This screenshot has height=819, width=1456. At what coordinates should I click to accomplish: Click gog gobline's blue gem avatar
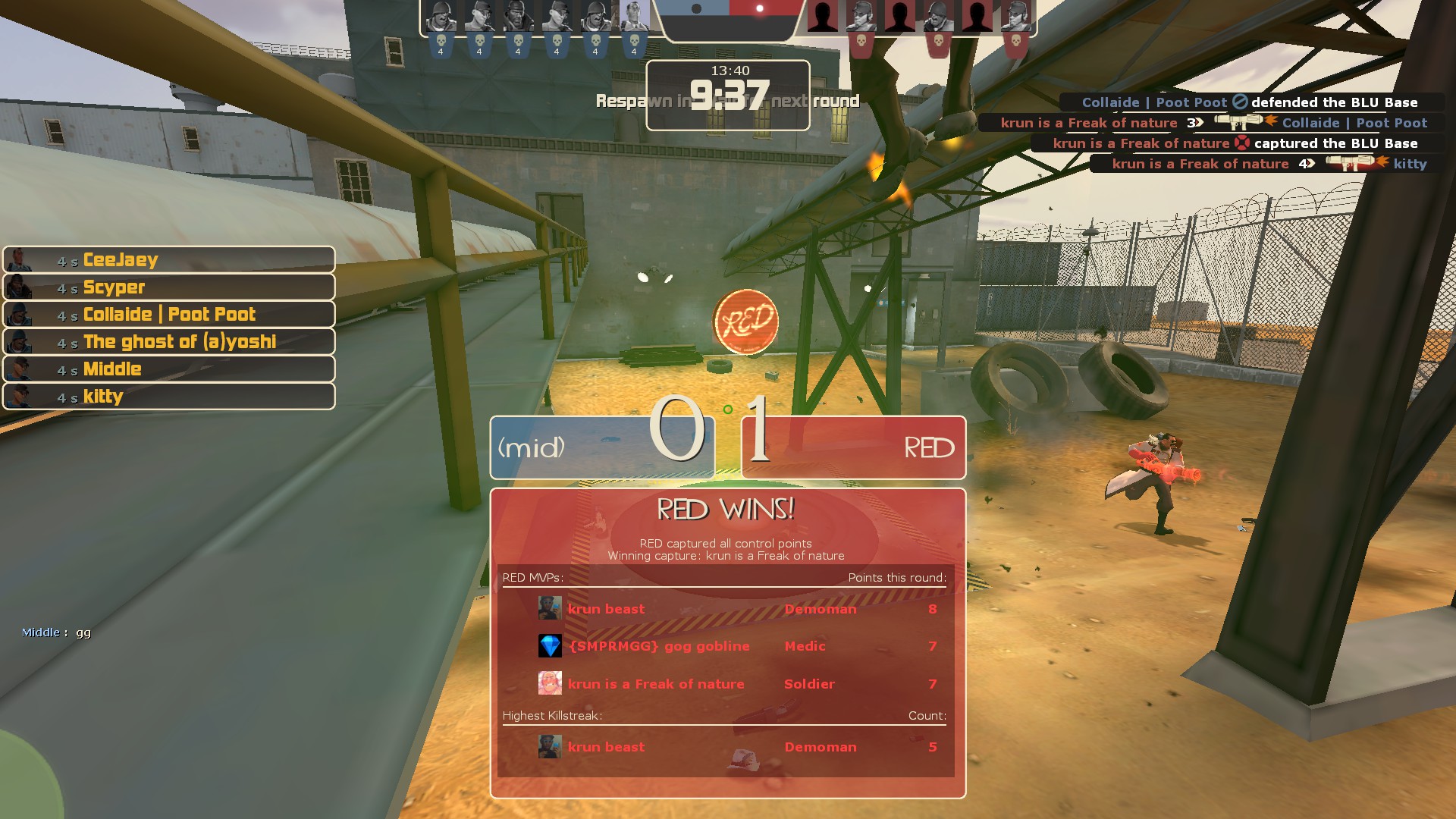[x=550, y=646]
